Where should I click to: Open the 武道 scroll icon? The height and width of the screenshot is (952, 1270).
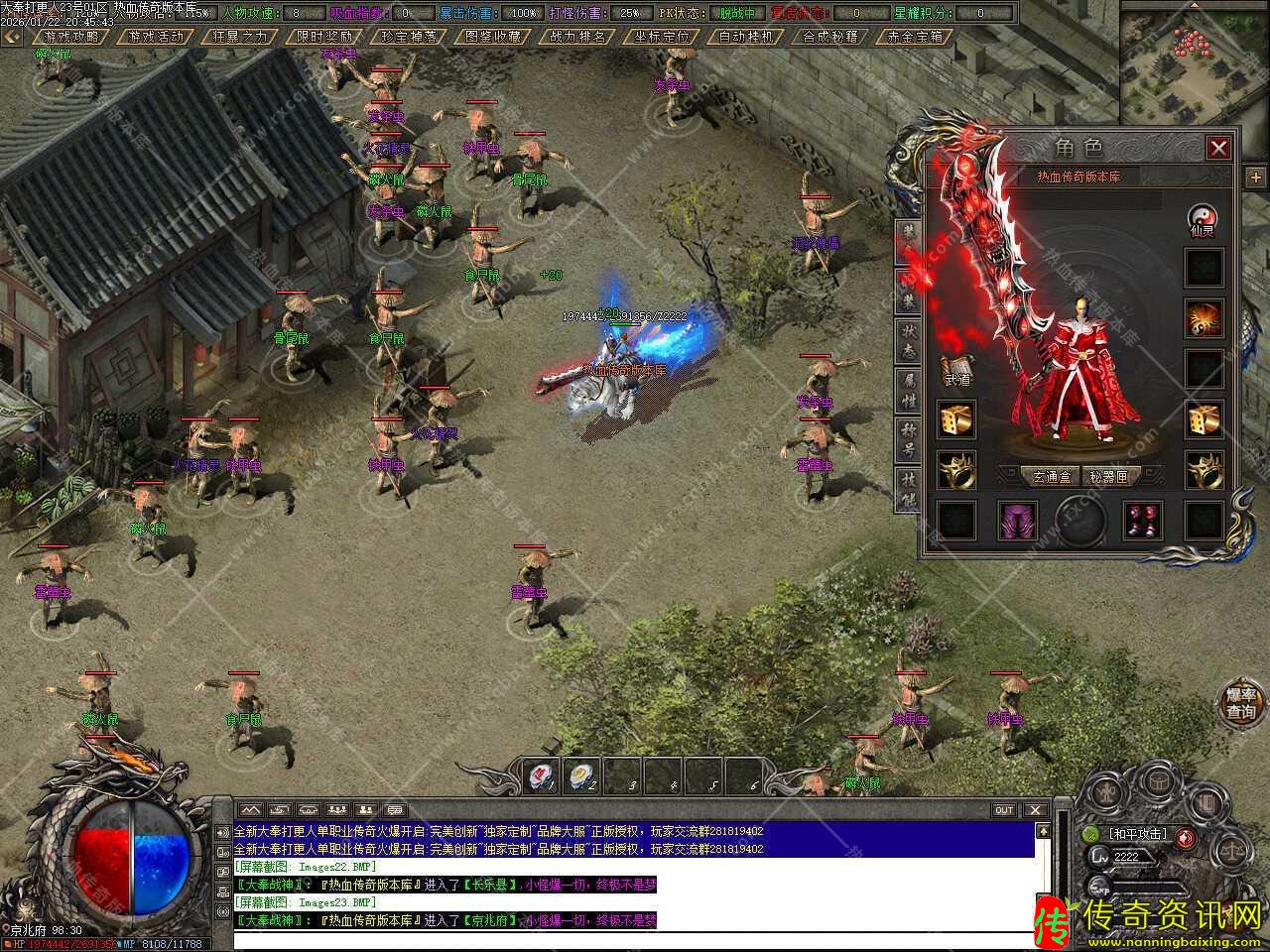tap(956, 370)
